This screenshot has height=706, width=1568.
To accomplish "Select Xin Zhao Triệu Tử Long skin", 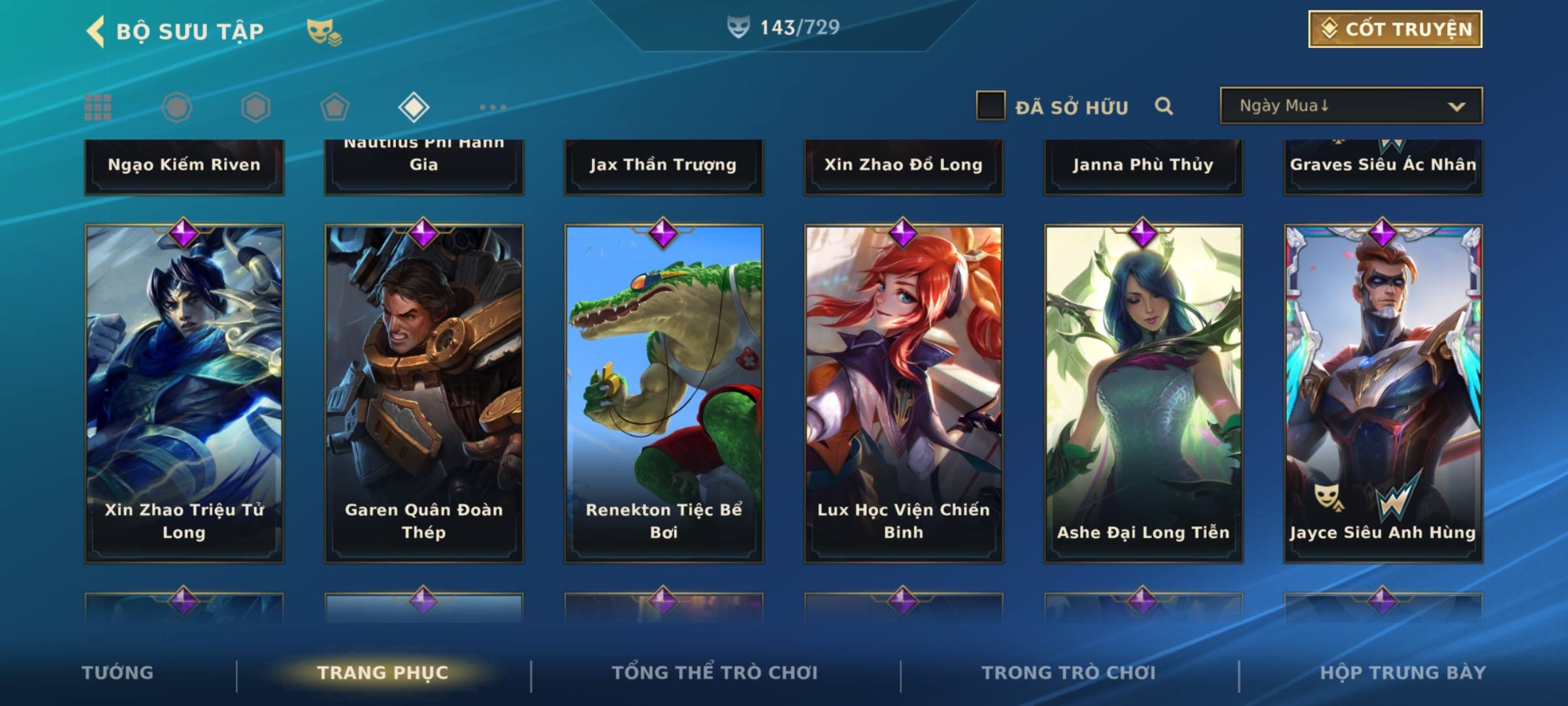I will pos(184,392).
